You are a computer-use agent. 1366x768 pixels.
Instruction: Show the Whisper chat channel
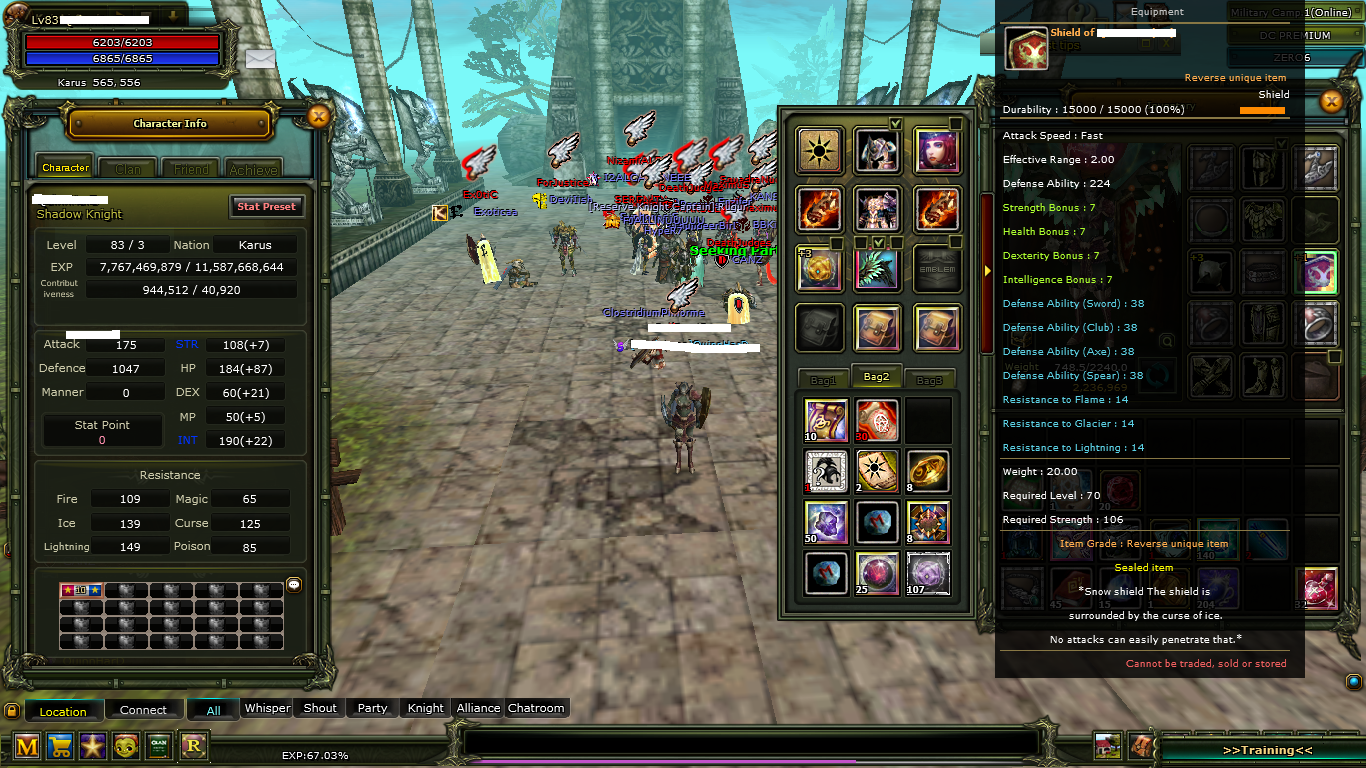click(x=268, y=708)
